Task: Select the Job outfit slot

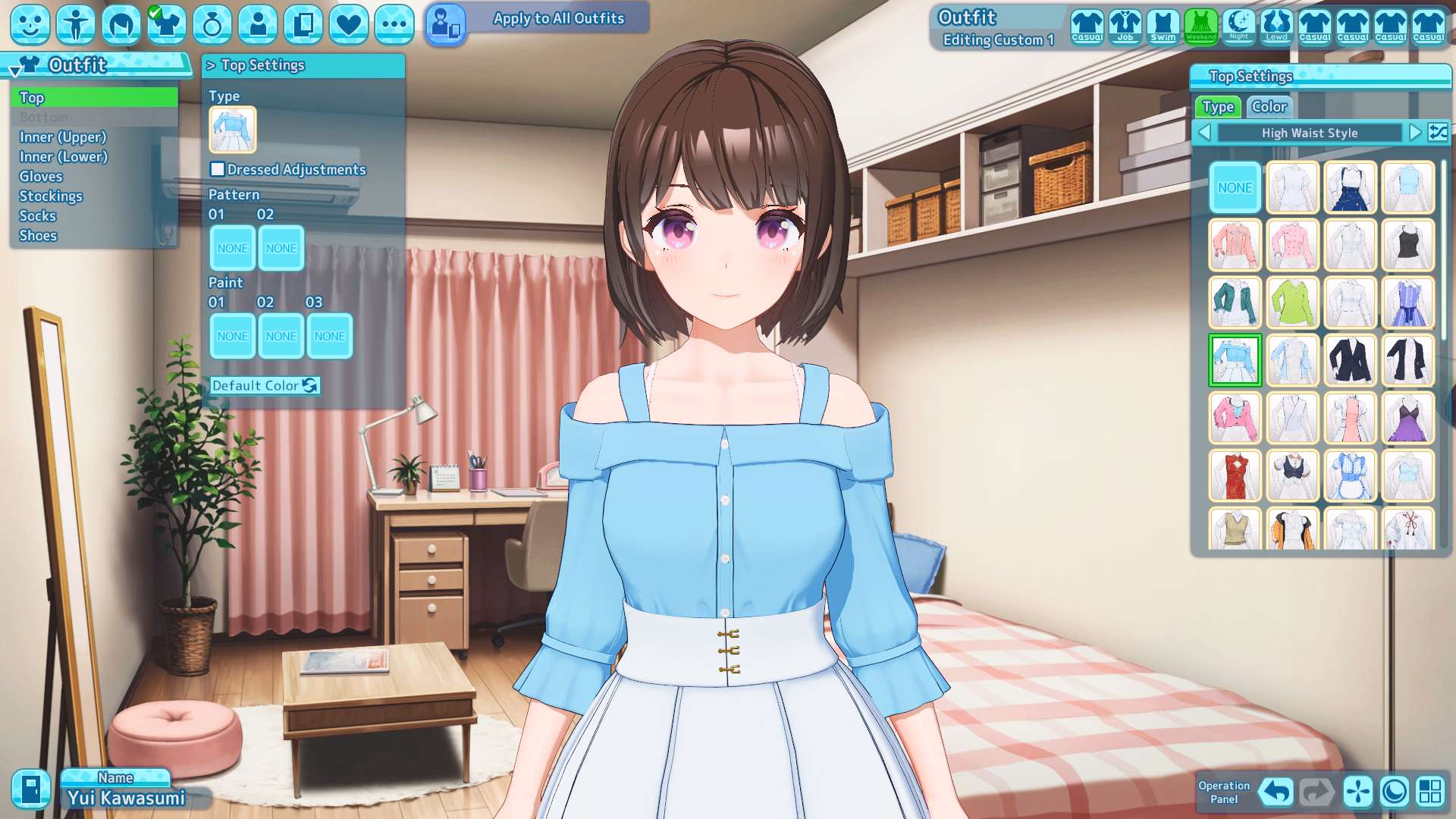Action: (1125, 27)
